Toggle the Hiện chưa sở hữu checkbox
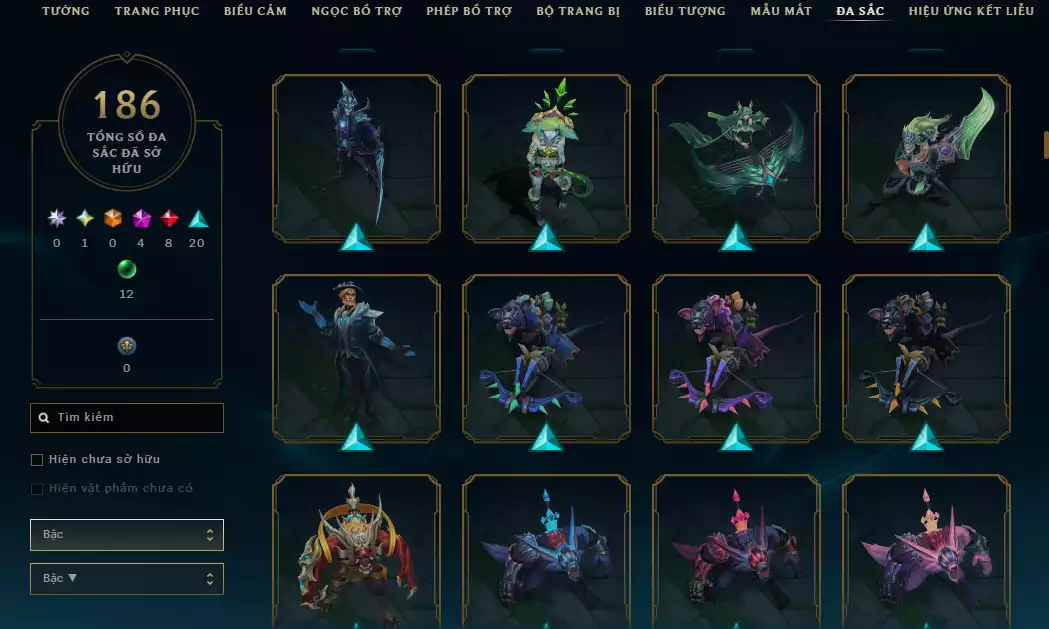The width and height of the screenshot is (1049, 629). (37, 460)
